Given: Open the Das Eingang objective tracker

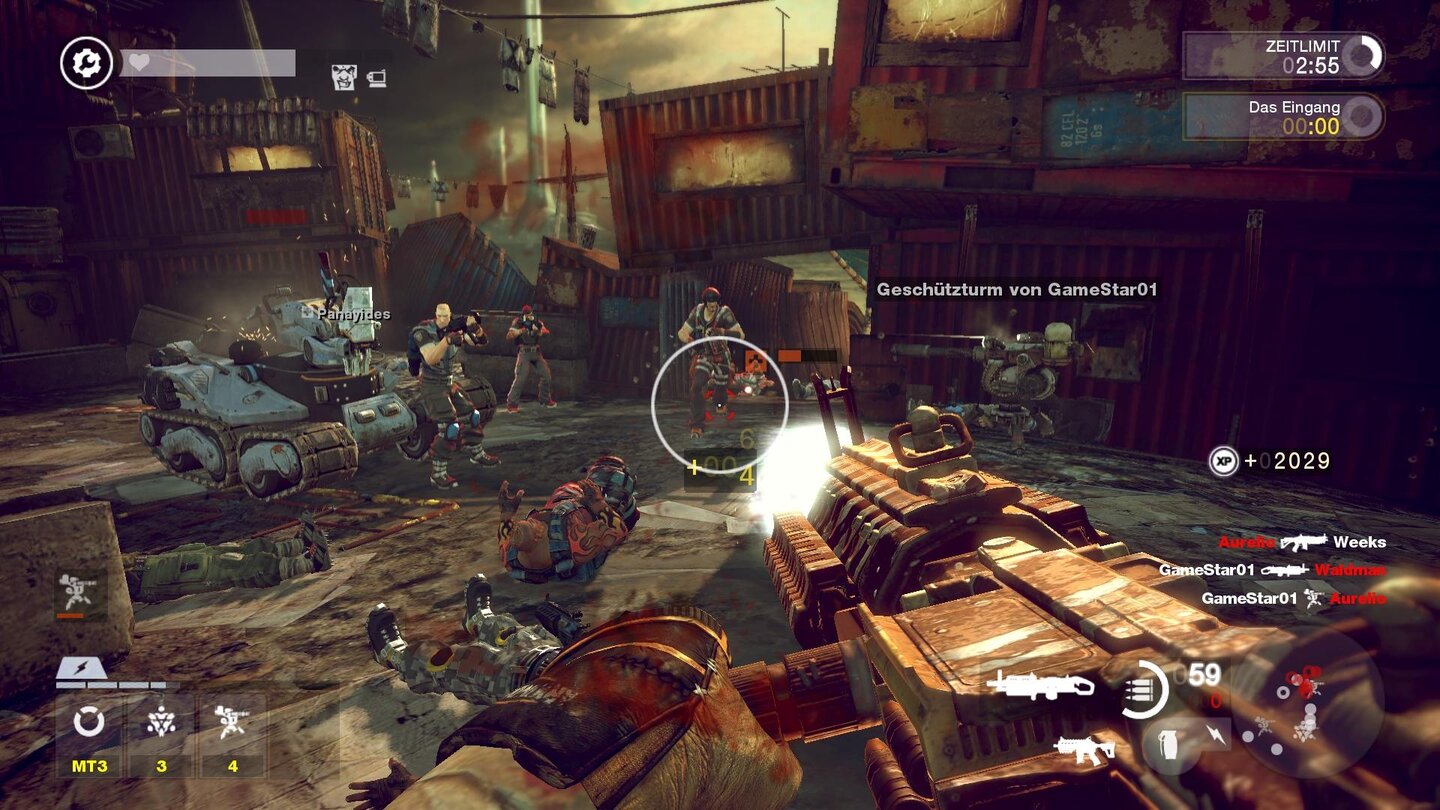Looking at the screenshot, I should (x=1284, y=117).
